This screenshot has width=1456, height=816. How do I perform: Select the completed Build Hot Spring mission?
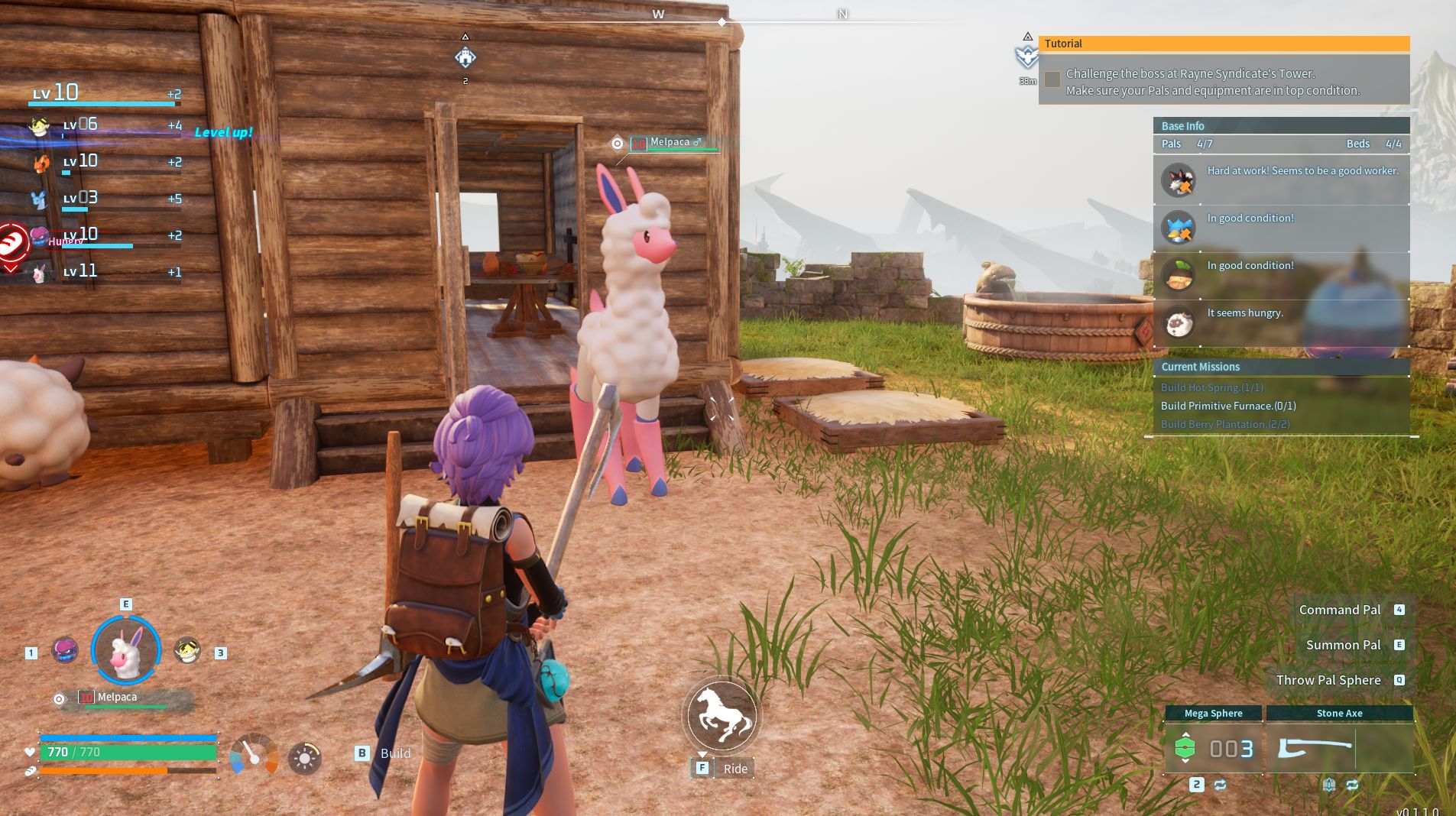[x=1211, y=387]
